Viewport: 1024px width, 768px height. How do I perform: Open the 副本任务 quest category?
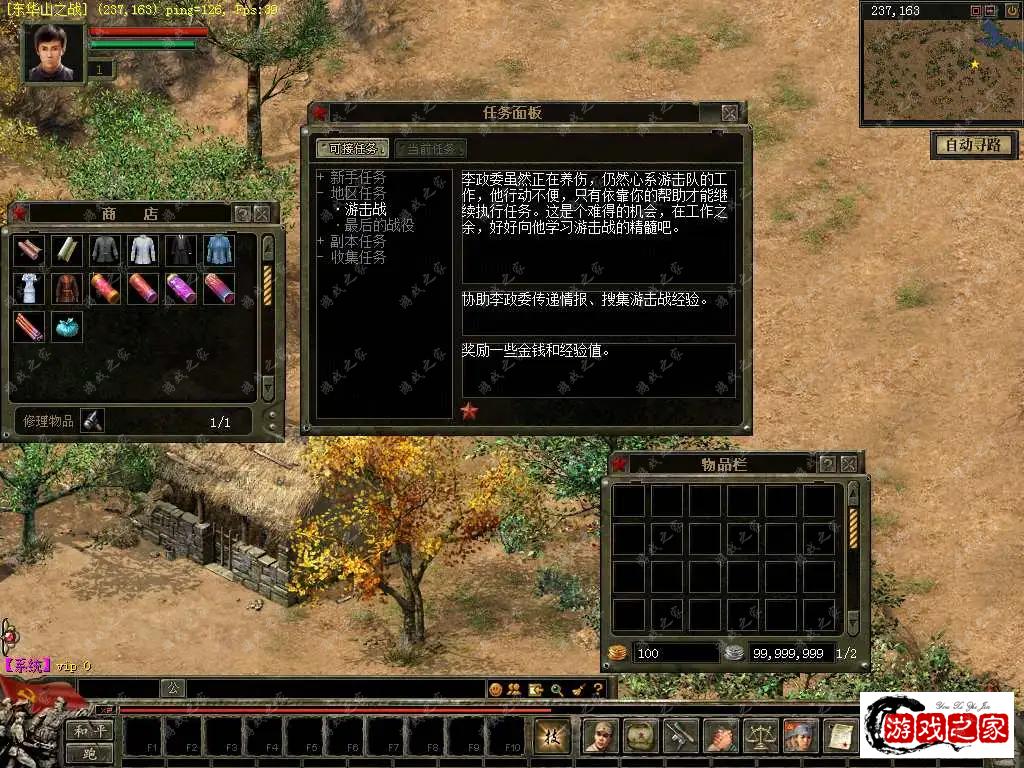coord(357,241)
